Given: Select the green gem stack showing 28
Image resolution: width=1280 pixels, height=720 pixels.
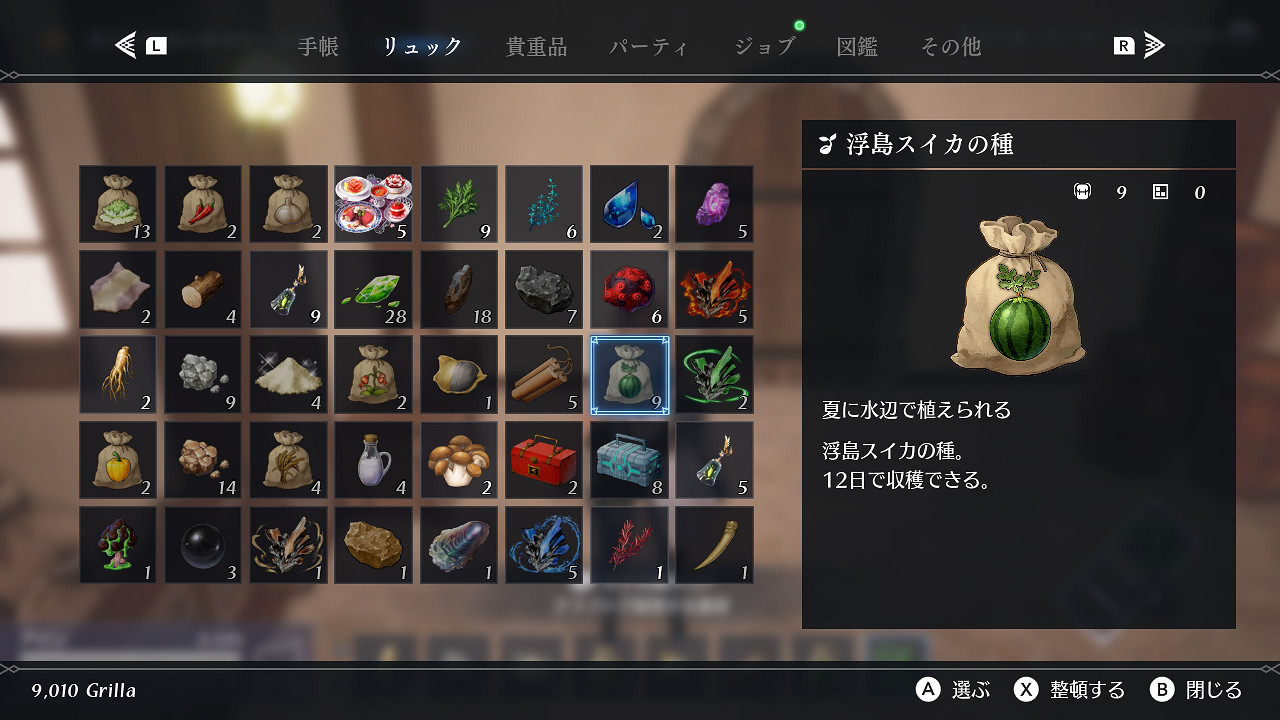Looking at the screenshot, I should point(373,290).
